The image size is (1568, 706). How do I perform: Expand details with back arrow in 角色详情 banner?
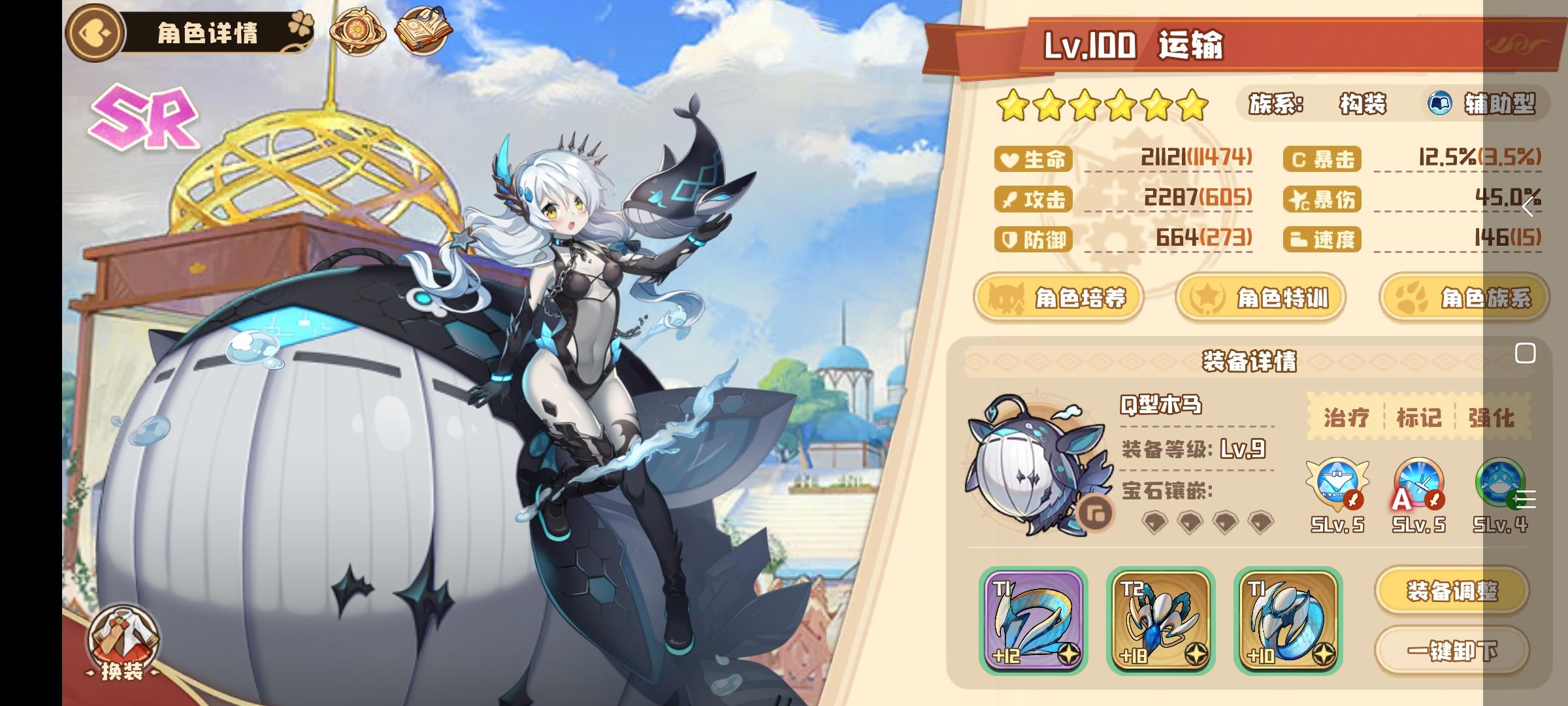click(x=93, y=32)
